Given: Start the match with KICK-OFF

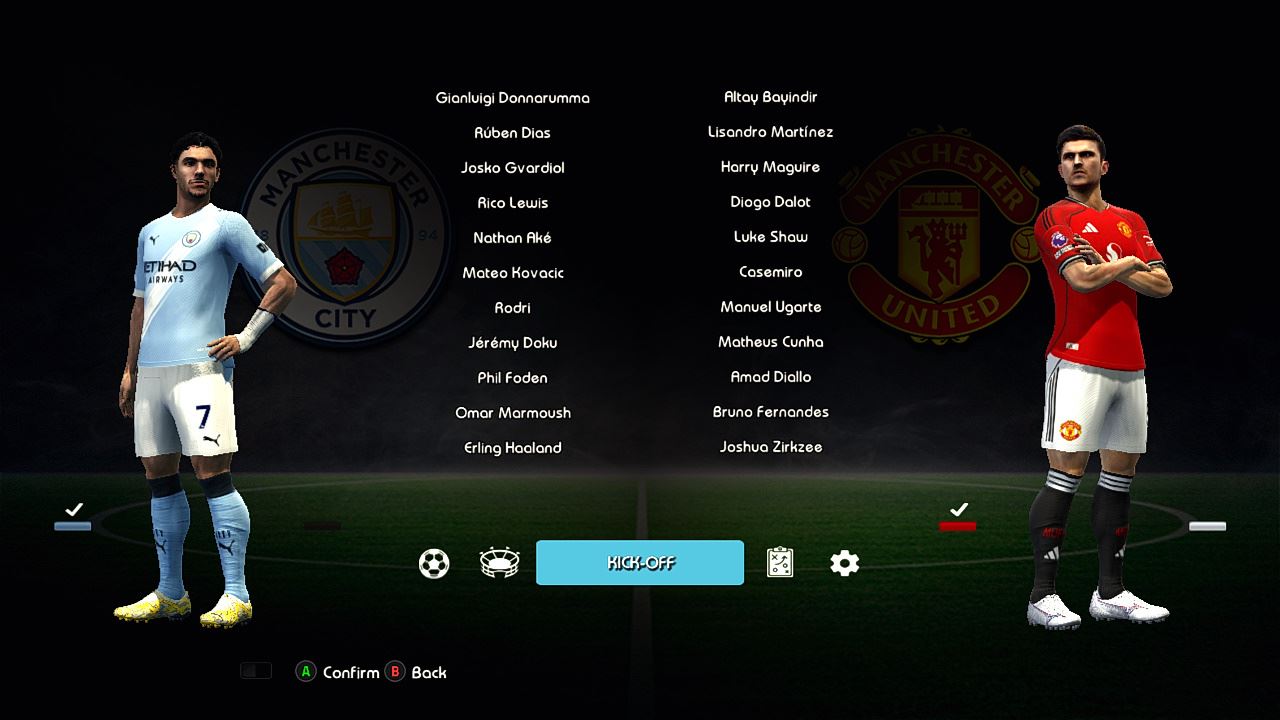Looking at the screenshot, I should 640,563.
